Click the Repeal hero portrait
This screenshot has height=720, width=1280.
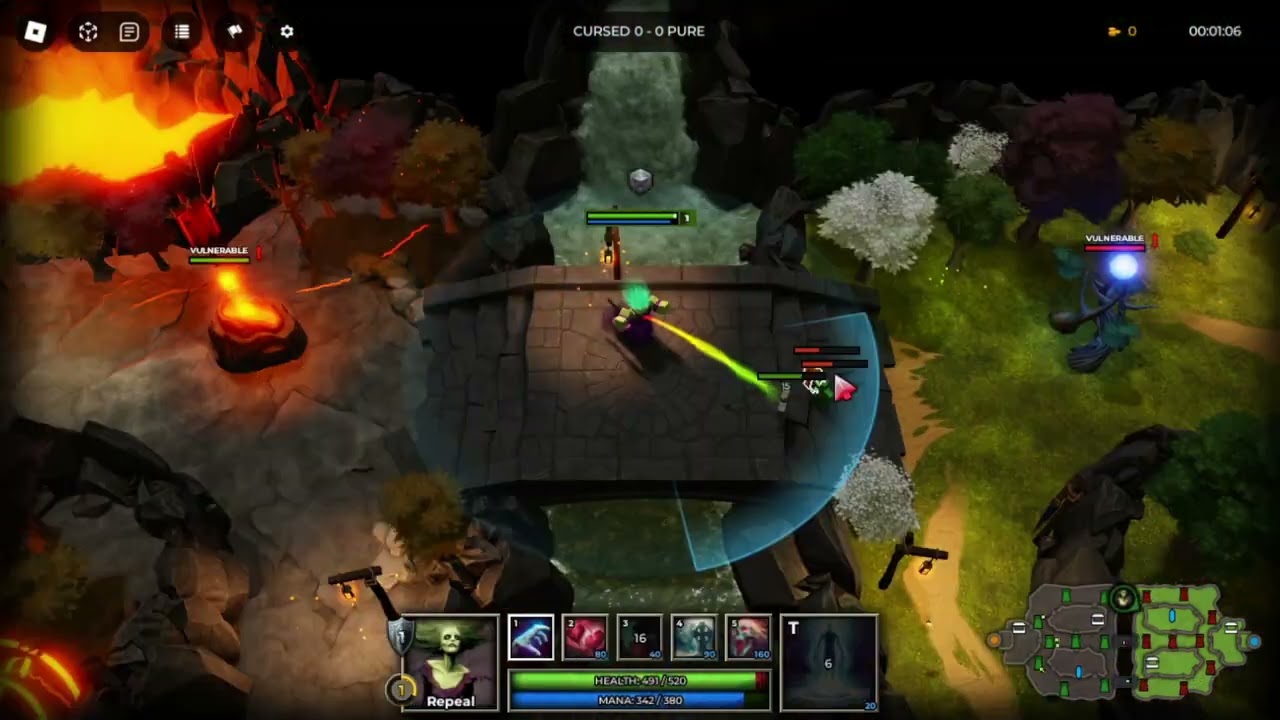450,661
